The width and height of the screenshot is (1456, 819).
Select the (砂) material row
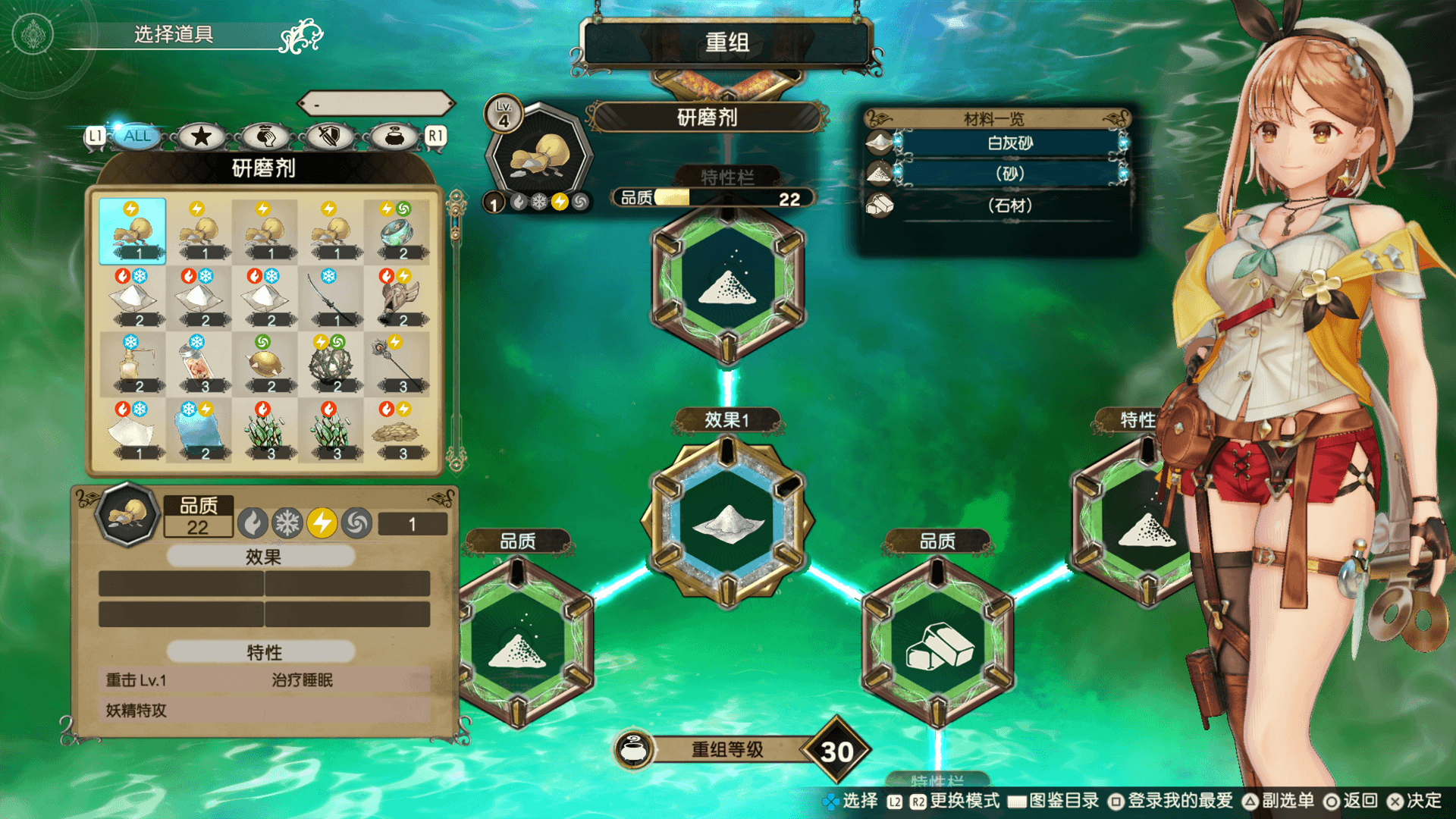[x=1009, y=174]
